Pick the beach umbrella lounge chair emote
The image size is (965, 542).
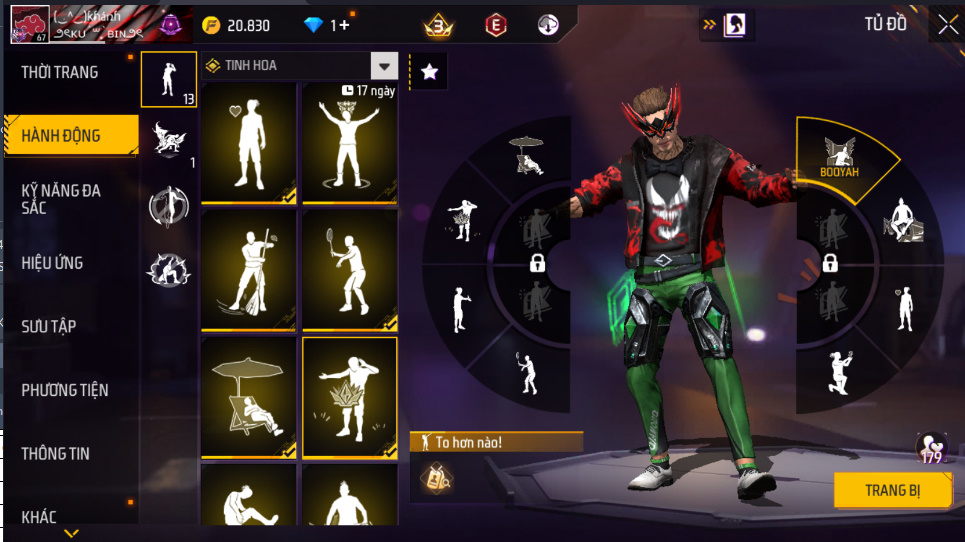coord(249,397)
